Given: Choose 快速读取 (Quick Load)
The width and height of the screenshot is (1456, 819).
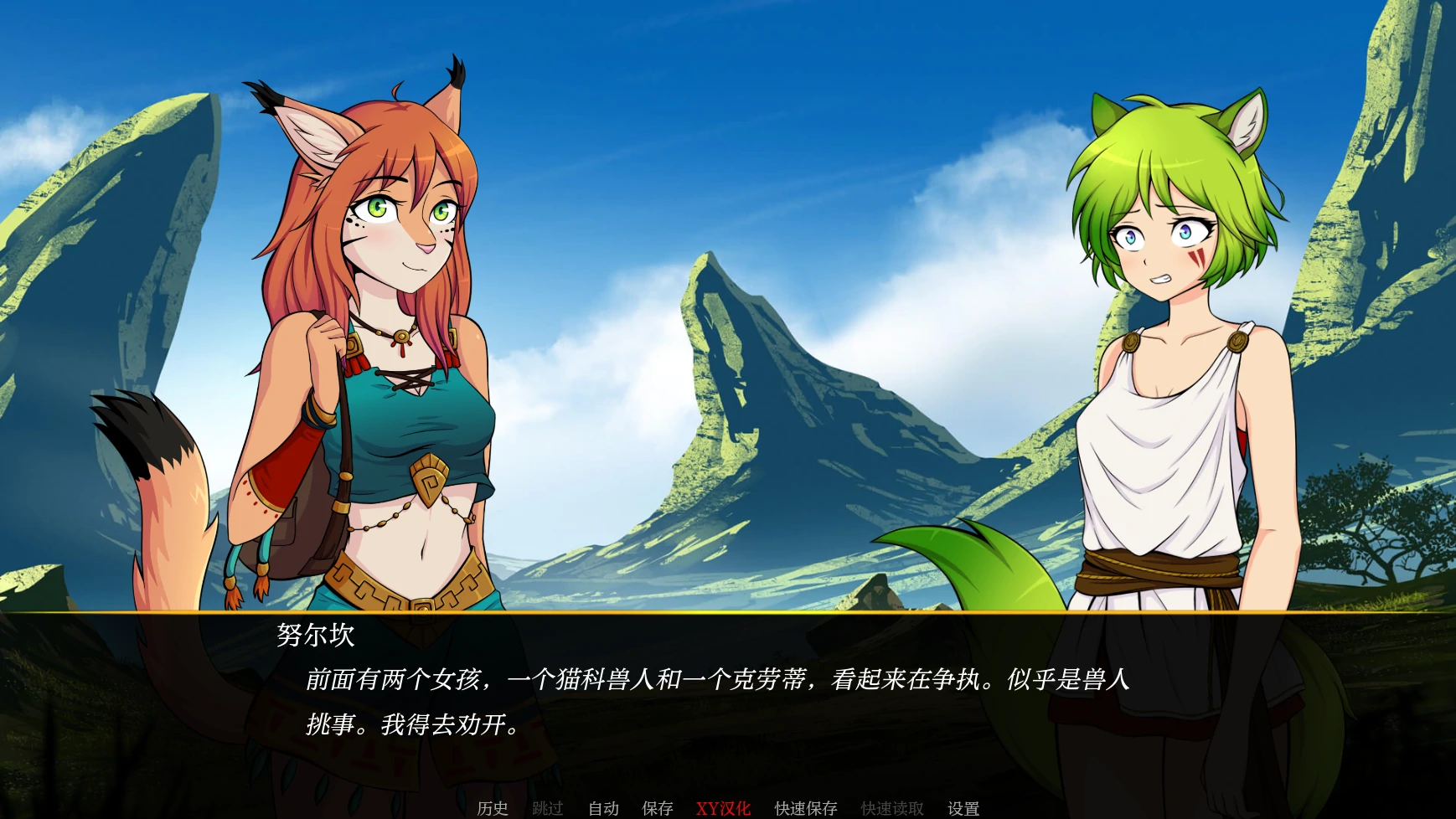Looking at the screenshot, I should click(x=892, y=808).
